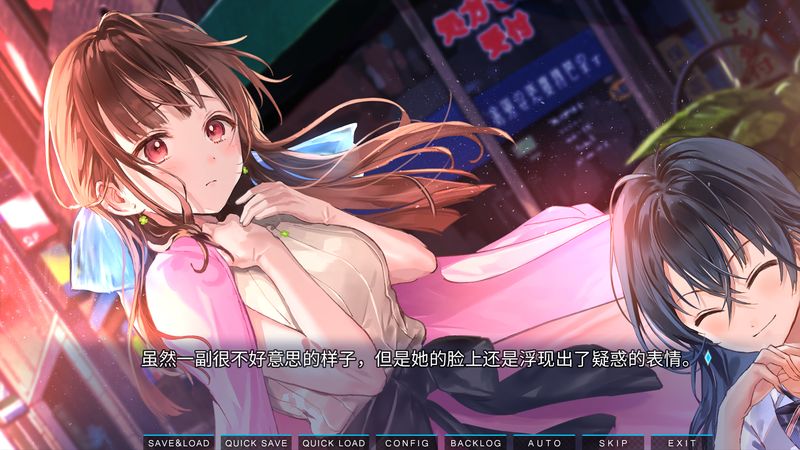Select QUICK LOAD in the bottom bar
This screenshot has height=450, width=800.
click(x=333, y=442)
